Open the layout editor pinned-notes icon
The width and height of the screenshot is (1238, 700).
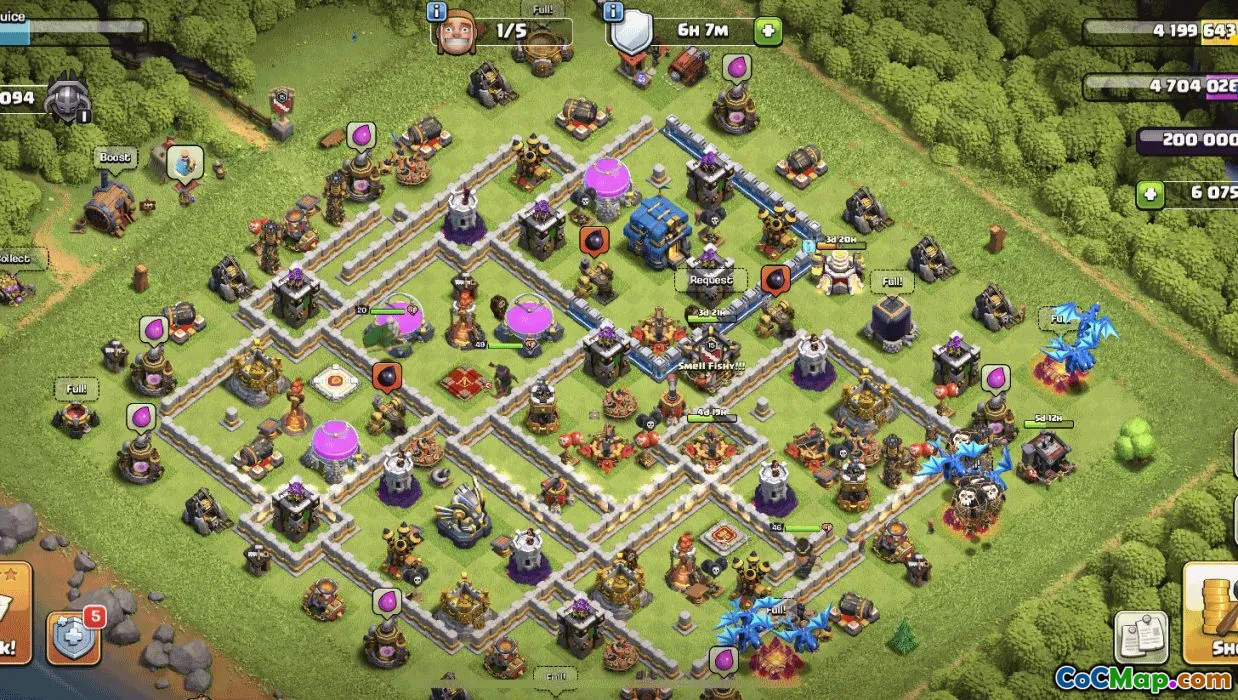click(x=1140, y=637)
